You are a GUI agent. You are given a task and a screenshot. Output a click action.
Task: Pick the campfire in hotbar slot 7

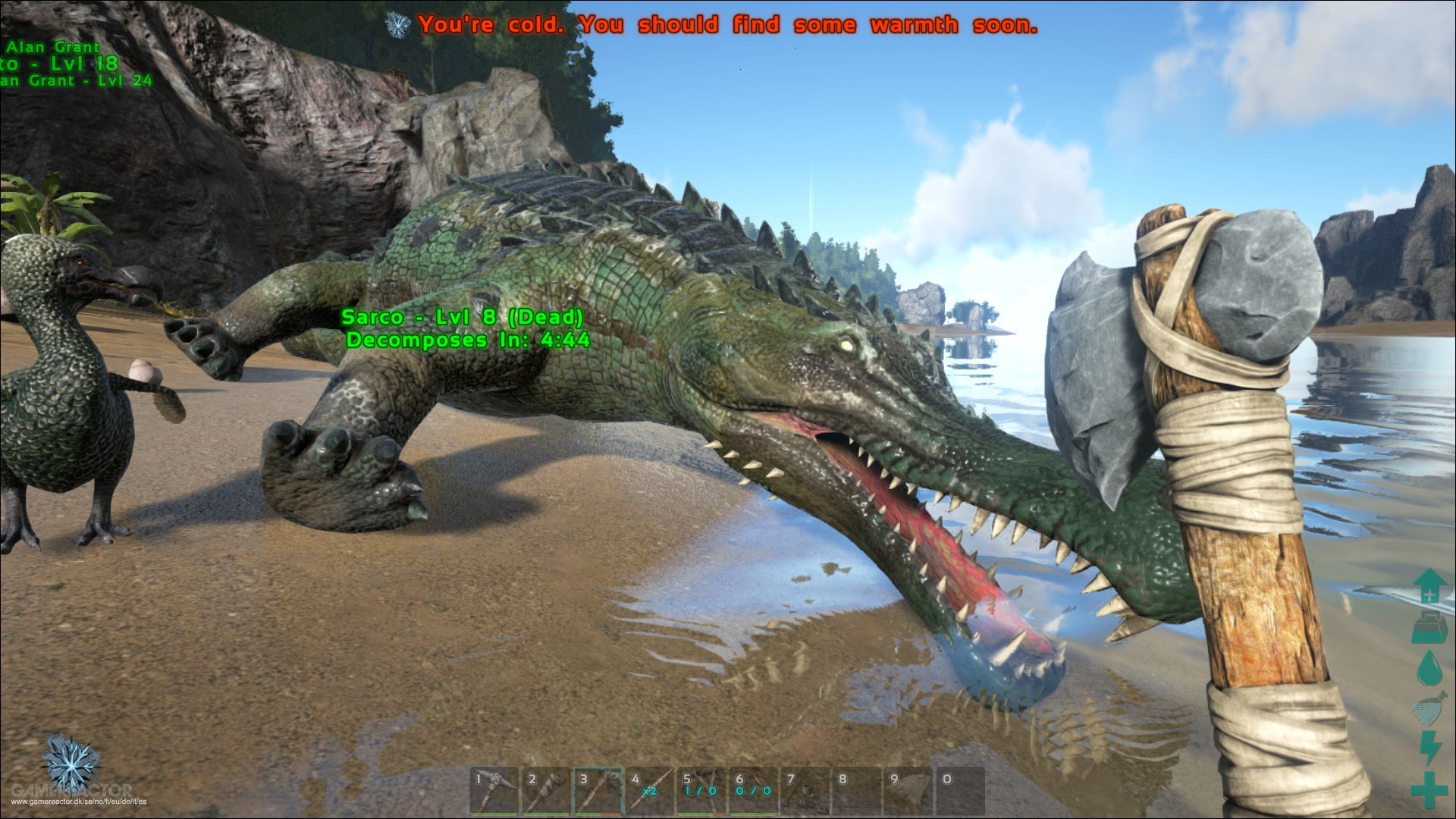tap(805, 792)
